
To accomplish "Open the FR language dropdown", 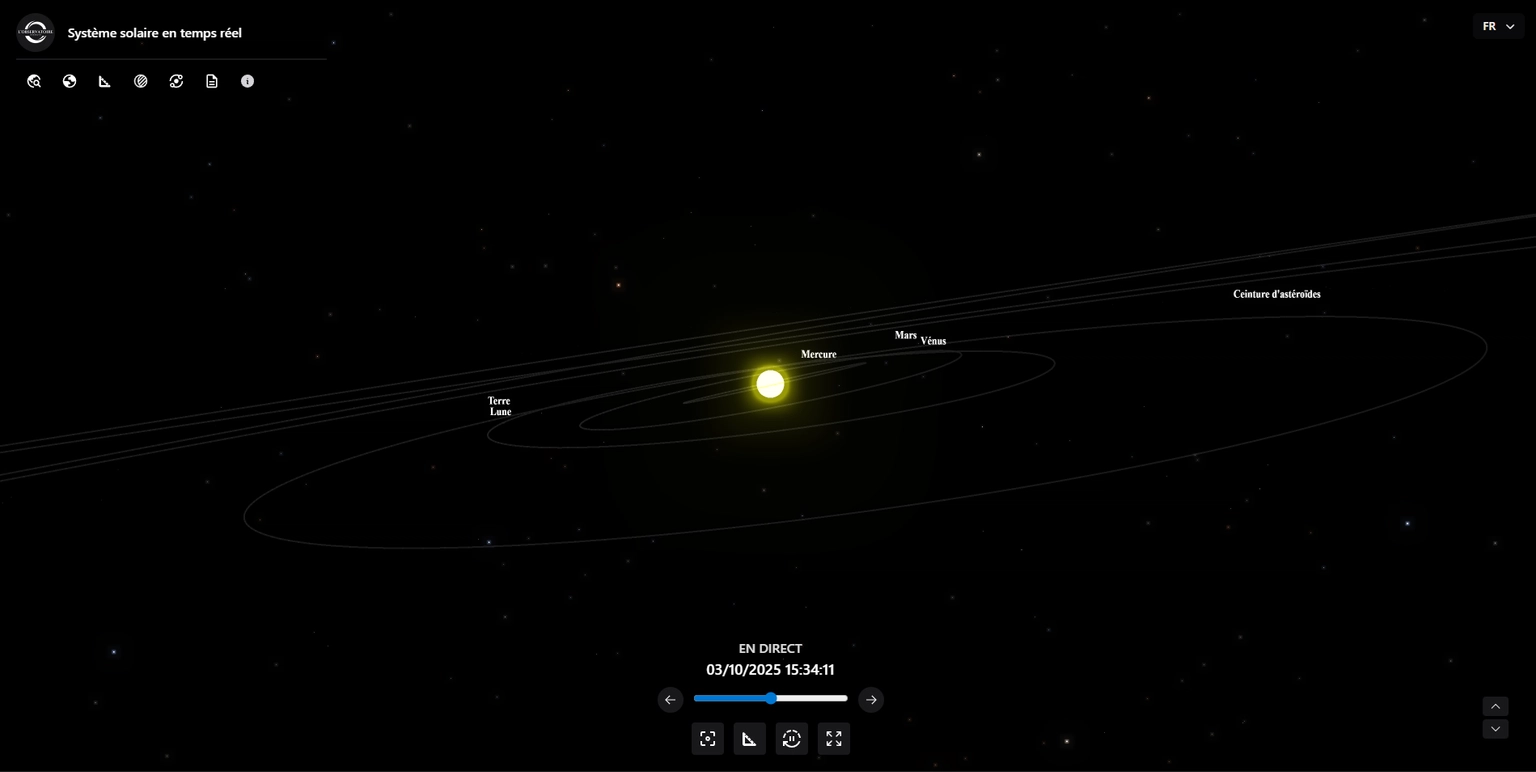I will pyautogui.click(x=1497, y=27).
